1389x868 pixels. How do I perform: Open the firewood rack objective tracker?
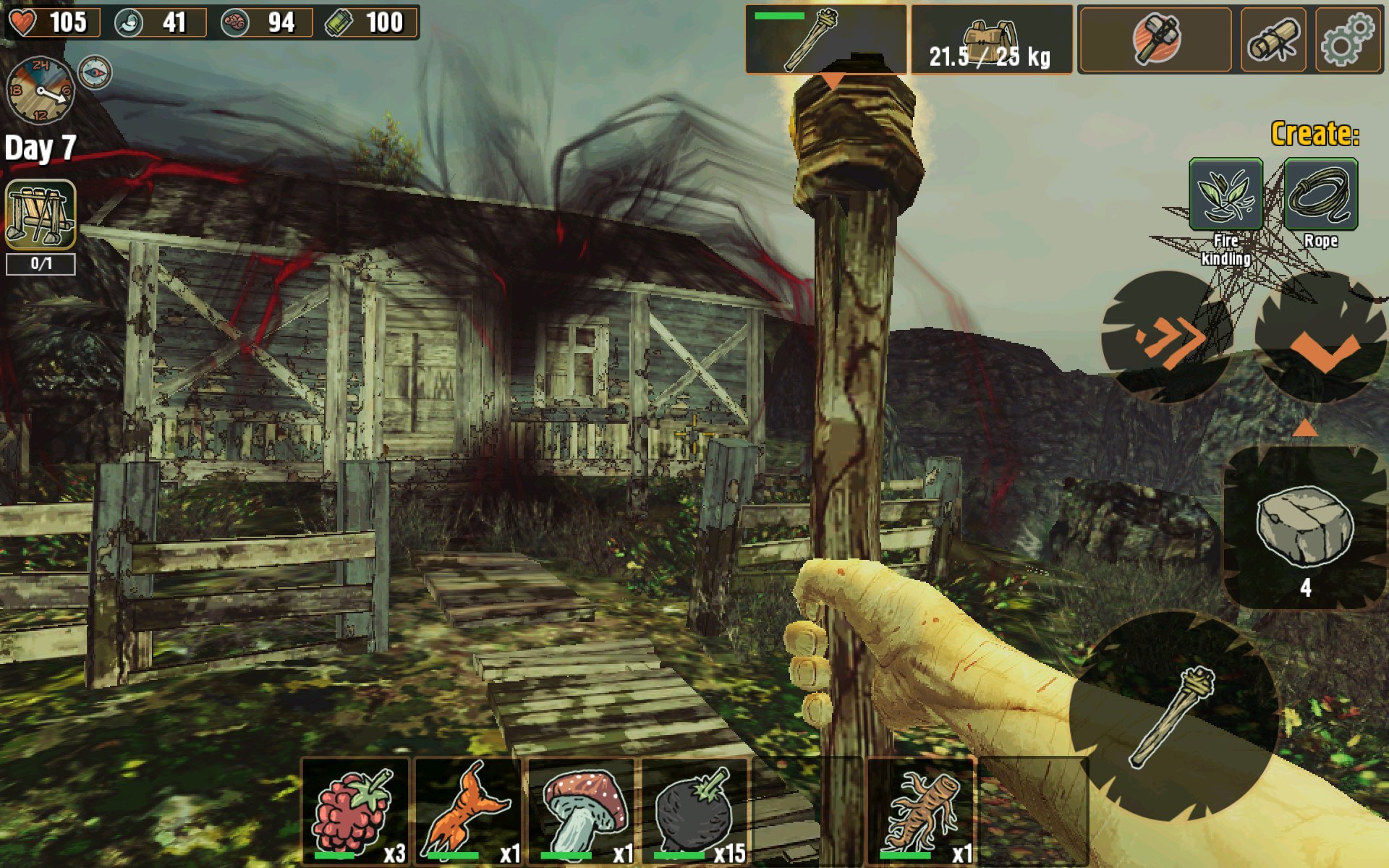pyautogui.click(x=41, y=215)
